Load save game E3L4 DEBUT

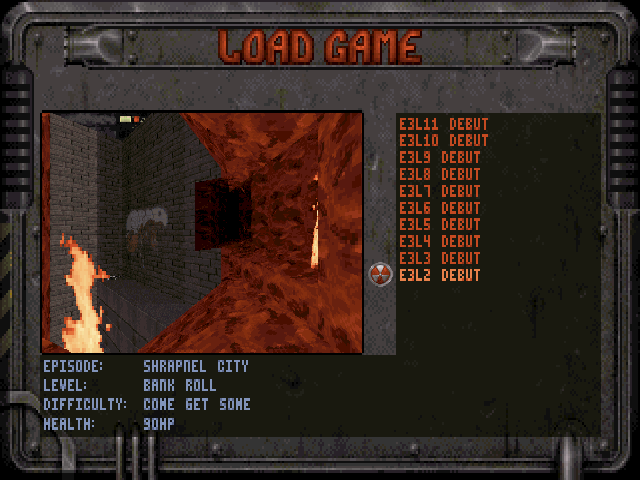tap(439, 241)
